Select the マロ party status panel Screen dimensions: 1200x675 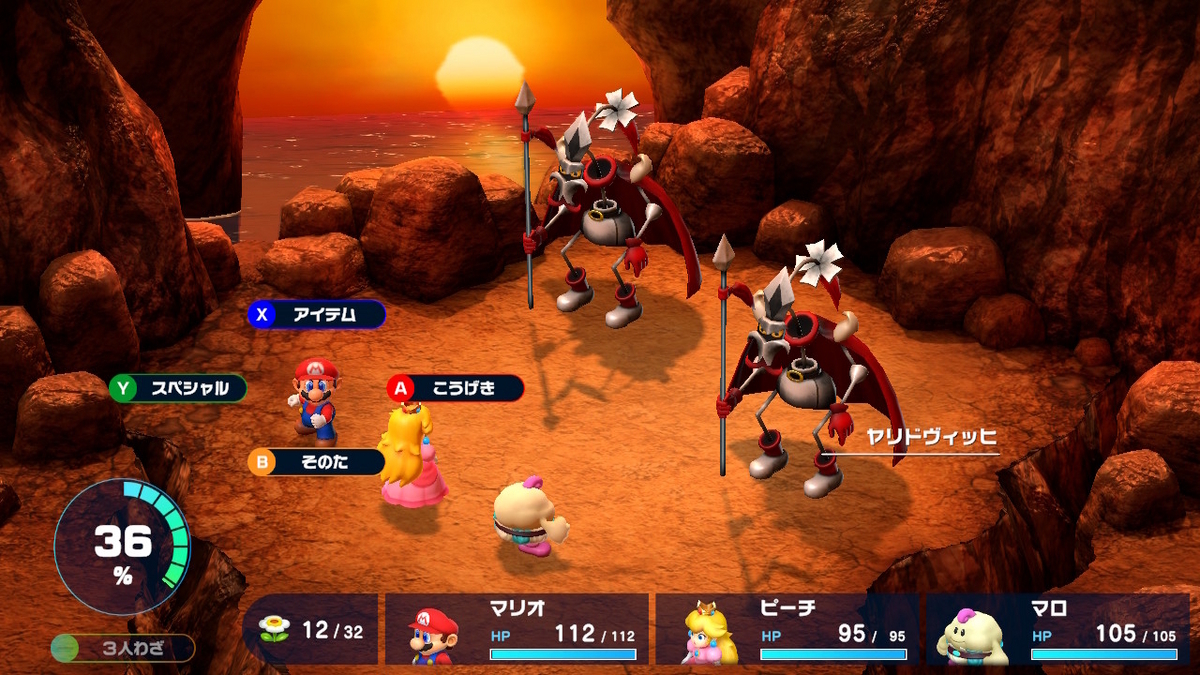1057,630
